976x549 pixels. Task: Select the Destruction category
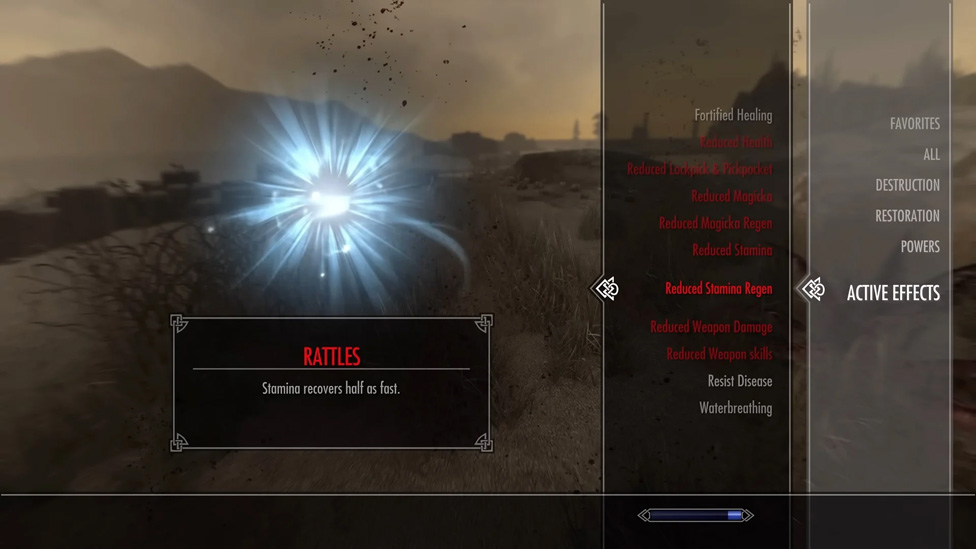point(907,185)
